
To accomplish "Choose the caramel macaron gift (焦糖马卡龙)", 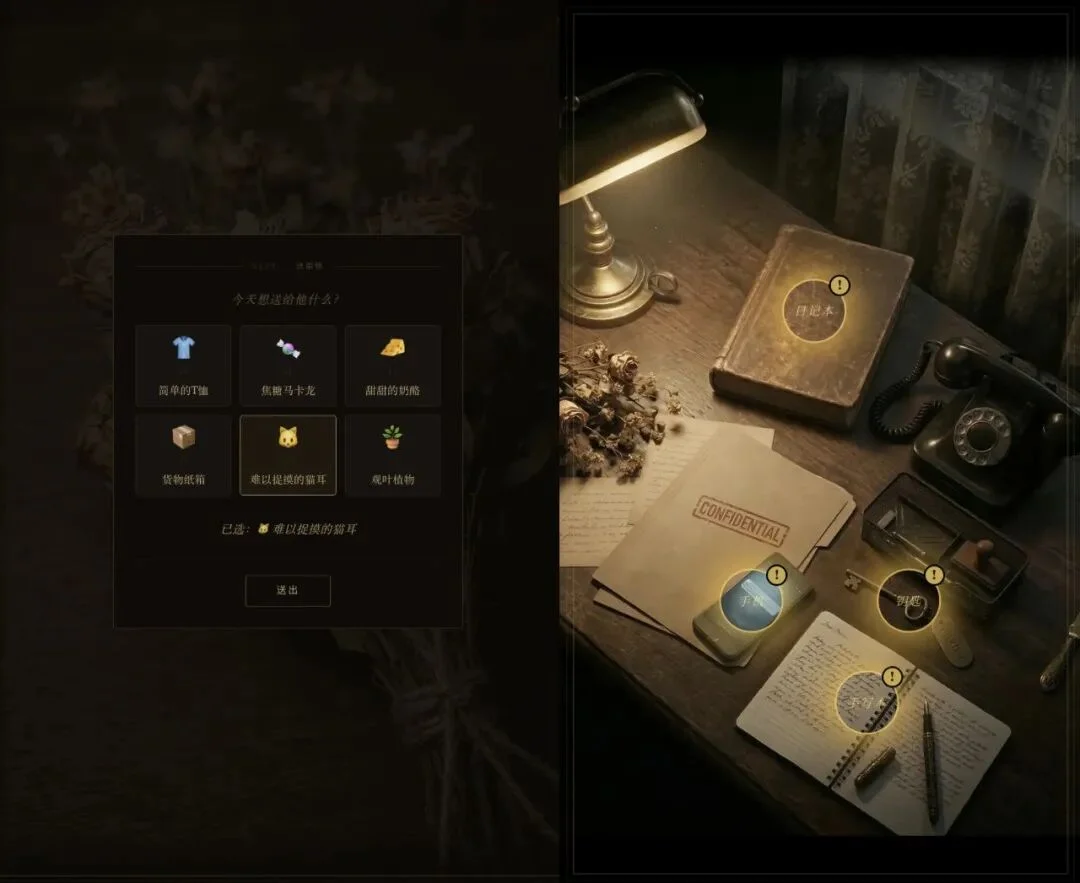I will pyautogui.click(x=288, y=365).
